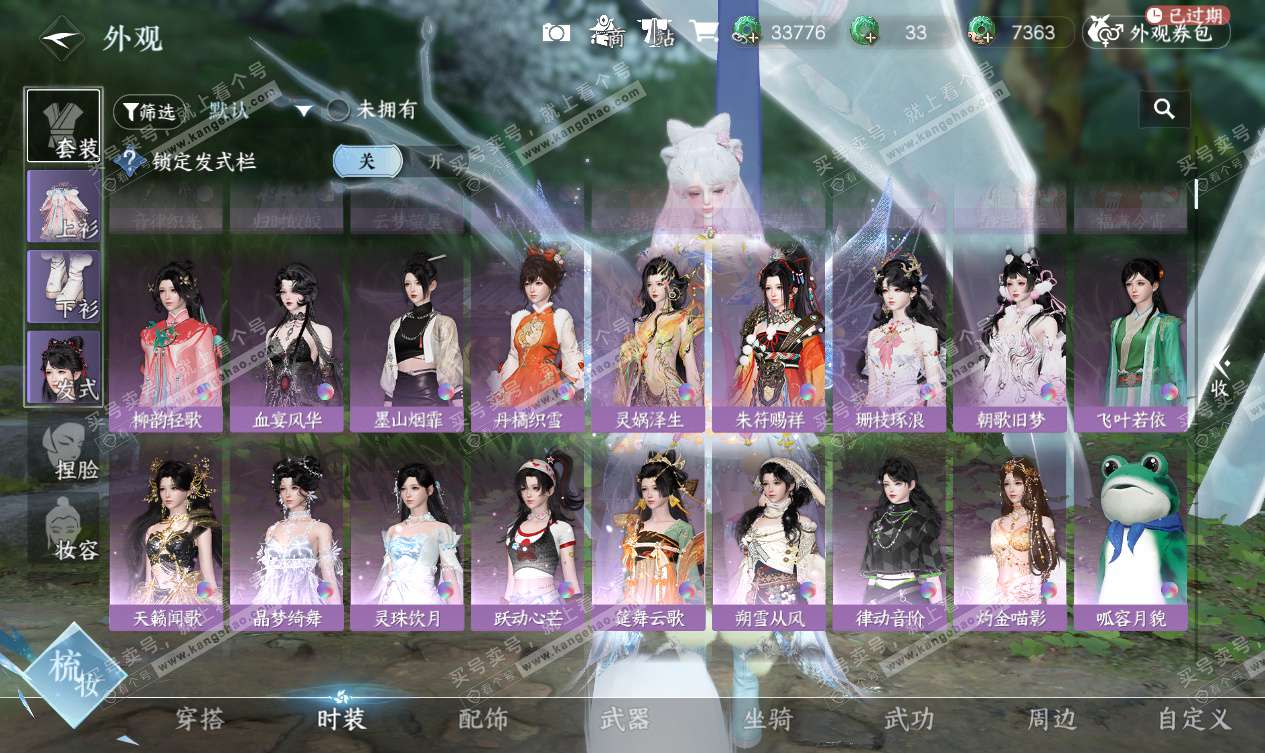Choose the 柳韵轻歌 outfit
Screen dimensions: 1265x753
point(166,340)
